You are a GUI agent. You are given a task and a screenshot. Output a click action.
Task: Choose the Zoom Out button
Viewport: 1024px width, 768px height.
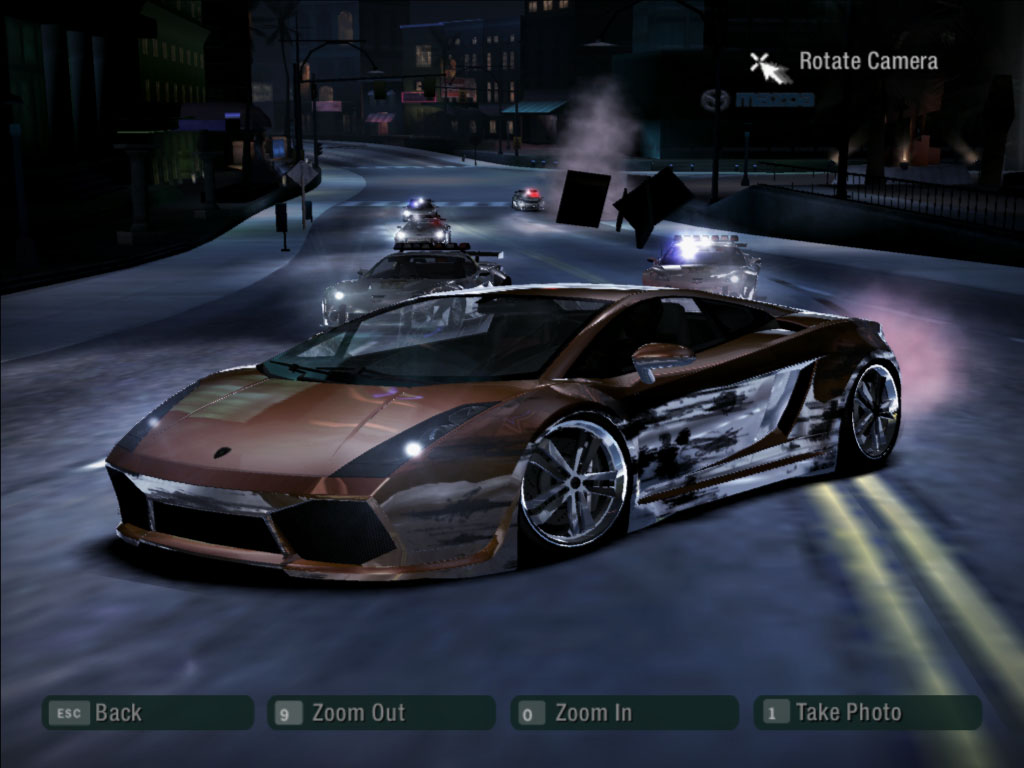click(x=381, y=713)
